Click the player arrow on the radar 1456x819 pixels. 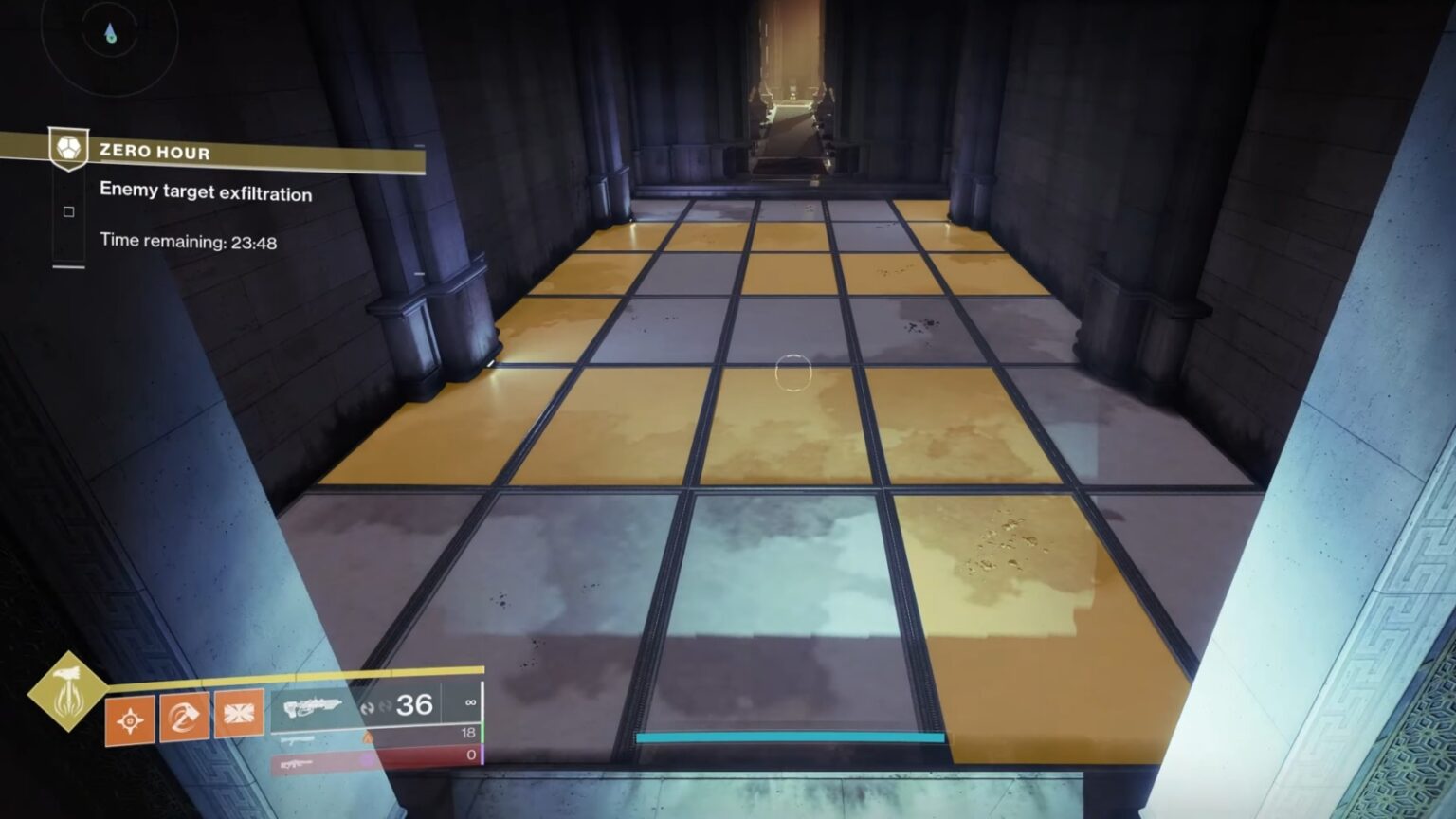[x=111, y=29]
